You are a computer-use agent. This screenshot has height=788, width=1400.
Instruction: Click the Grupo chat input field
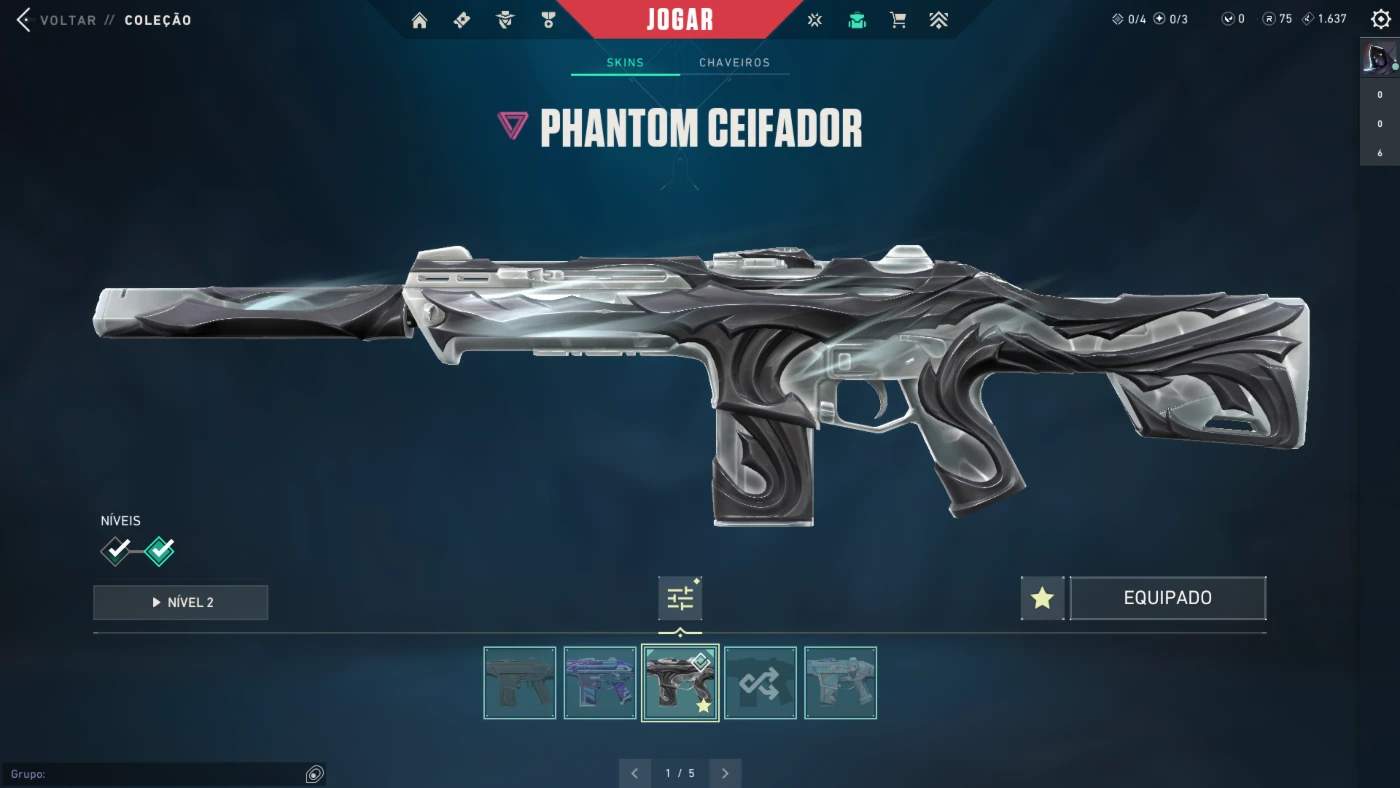[155, 774]
